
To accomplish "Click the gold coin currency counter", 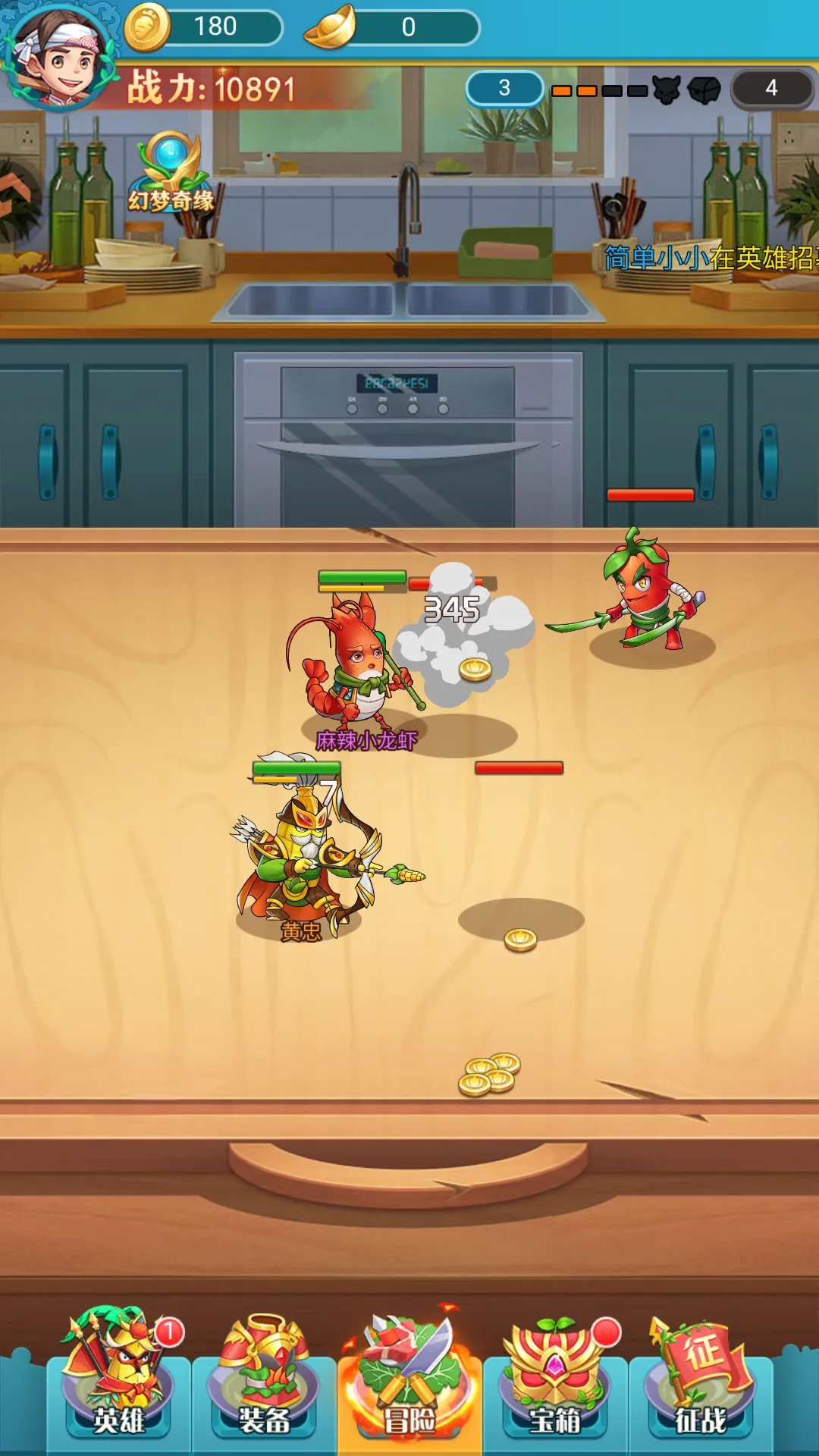I will point(203,27).
